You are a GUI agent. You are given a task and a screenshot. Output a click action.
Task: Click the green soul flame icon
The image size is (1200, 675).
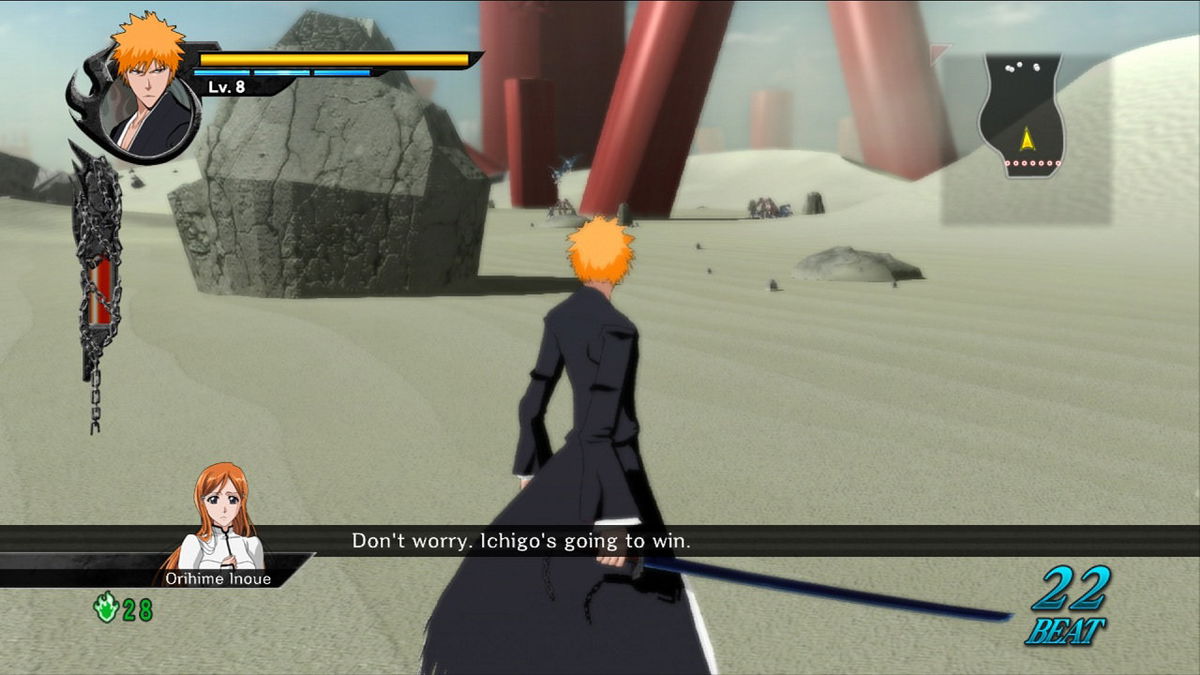click(x=106, y=609)
